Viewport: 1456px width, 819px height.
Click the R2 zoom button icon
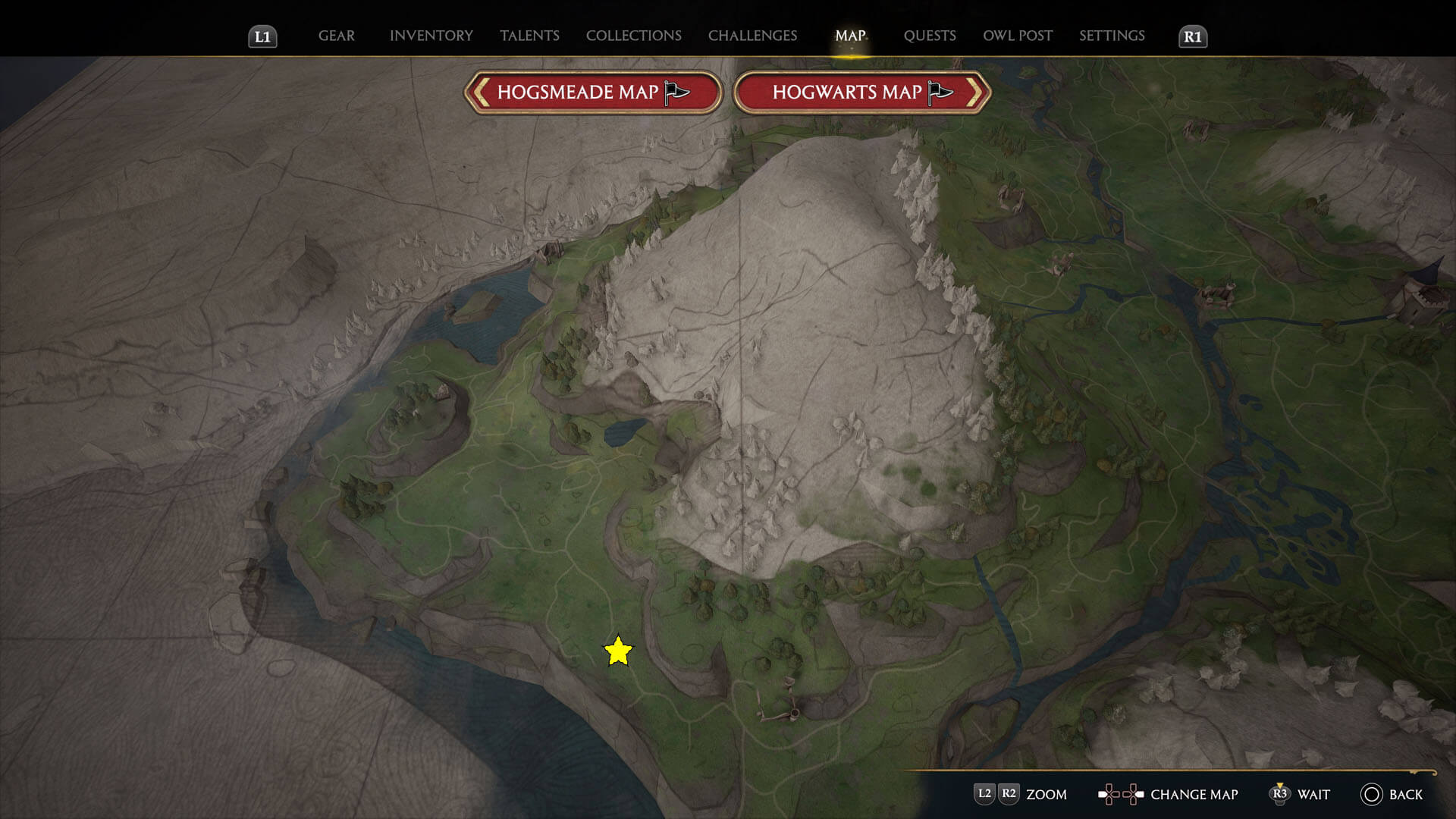pos(1009,795)
